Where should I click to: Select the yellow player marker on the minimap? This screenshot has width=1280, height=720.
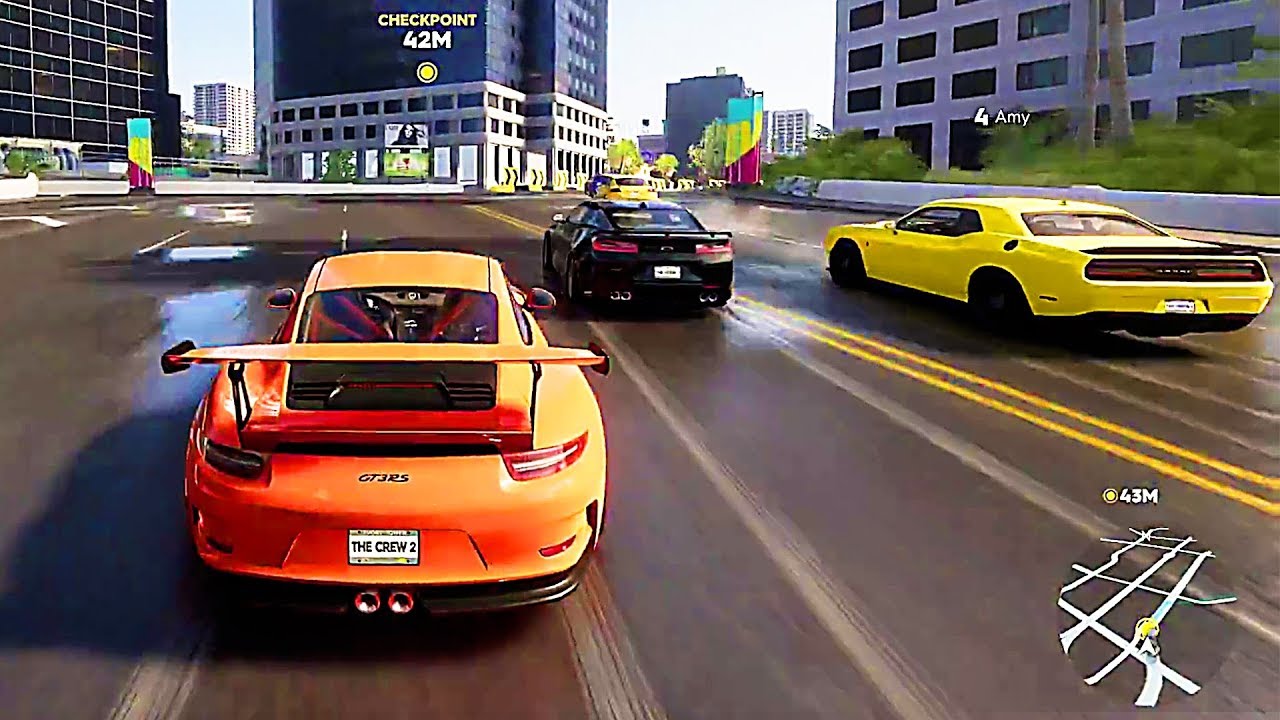click(1146, 628)
